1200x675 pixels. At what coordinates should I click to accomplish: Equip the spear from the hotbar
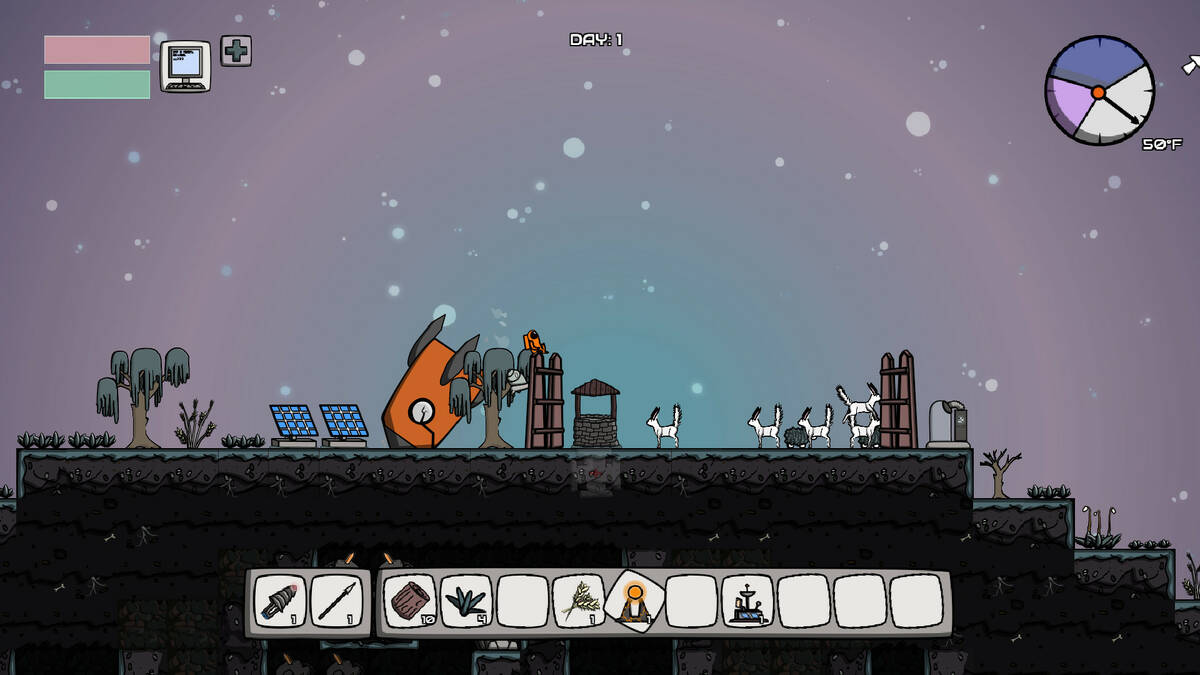click(x=336, y=601)
